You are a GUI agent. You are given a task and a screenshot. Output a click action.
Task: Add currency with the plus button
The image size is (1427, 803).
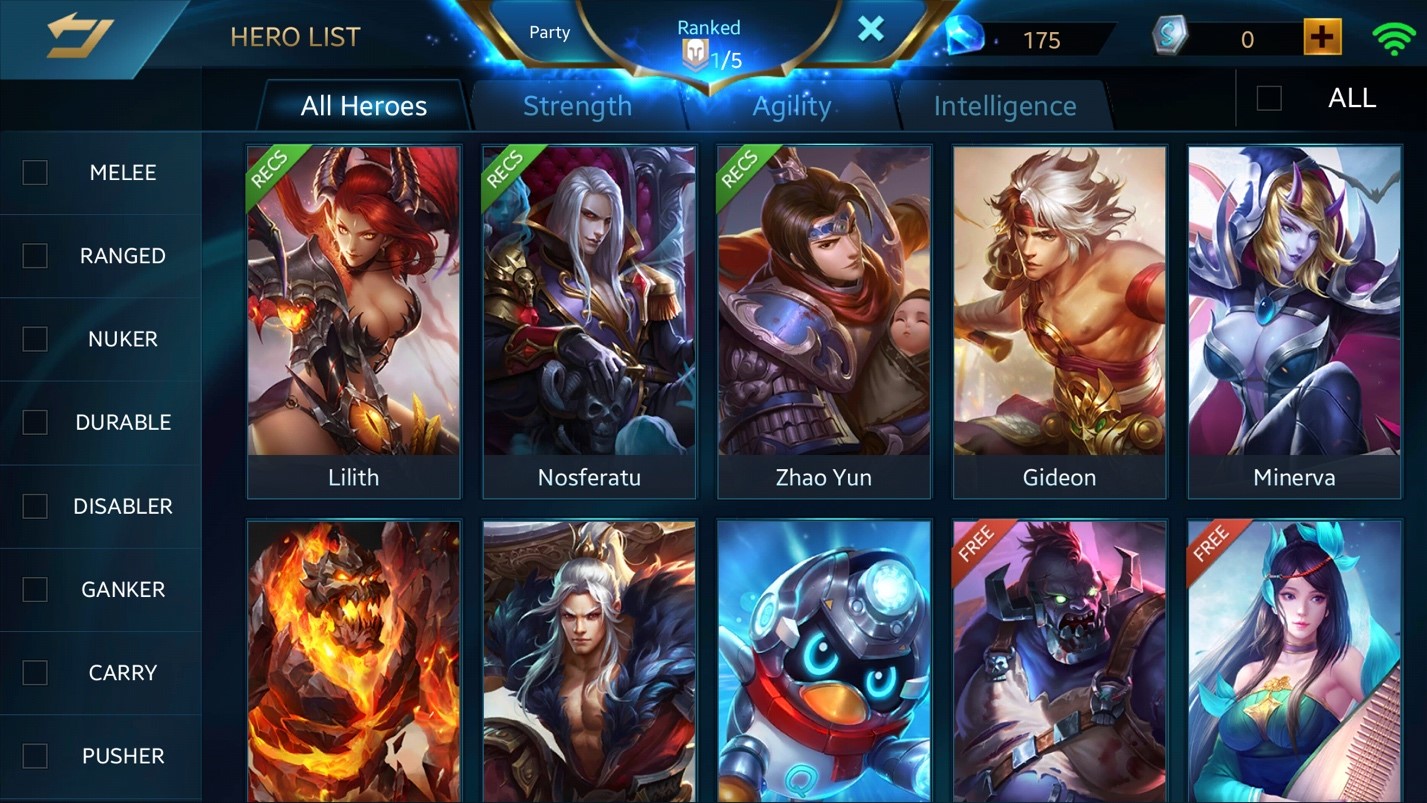pyautogui.click(x=1322, y=38)
